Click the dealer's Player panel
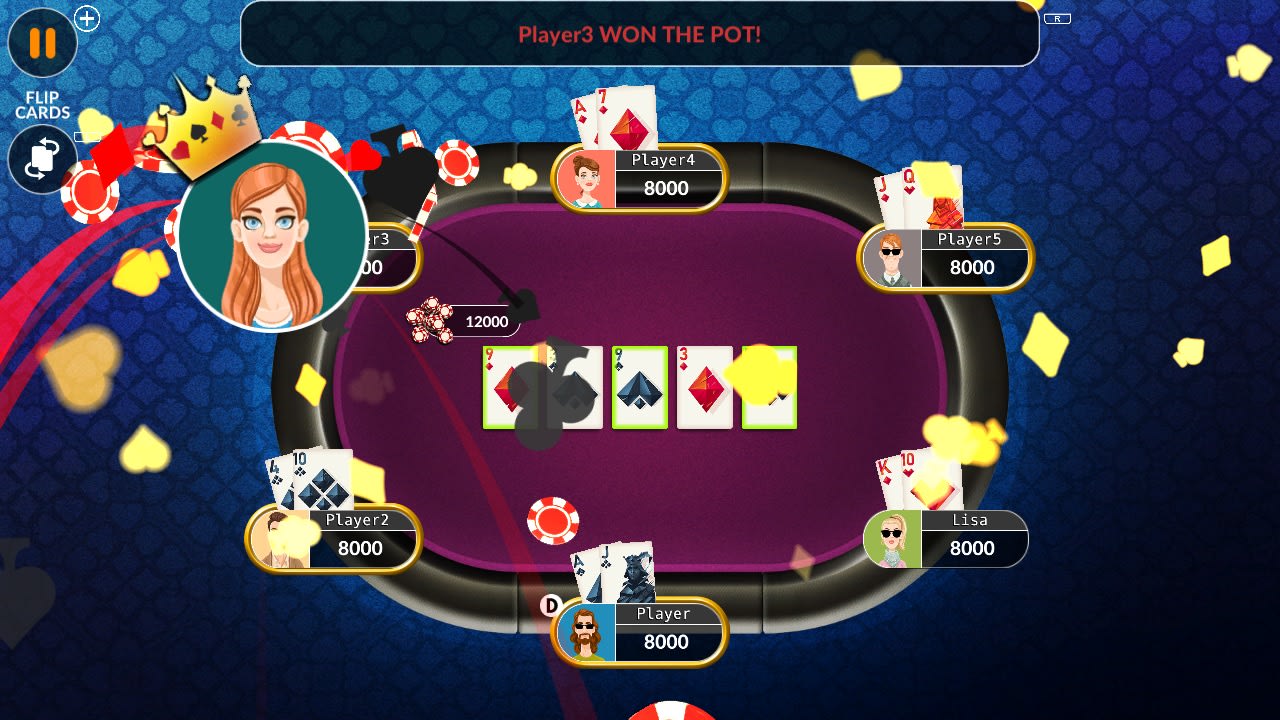The height and width of the screenshot is (720, 1280). tap(640, 632)
